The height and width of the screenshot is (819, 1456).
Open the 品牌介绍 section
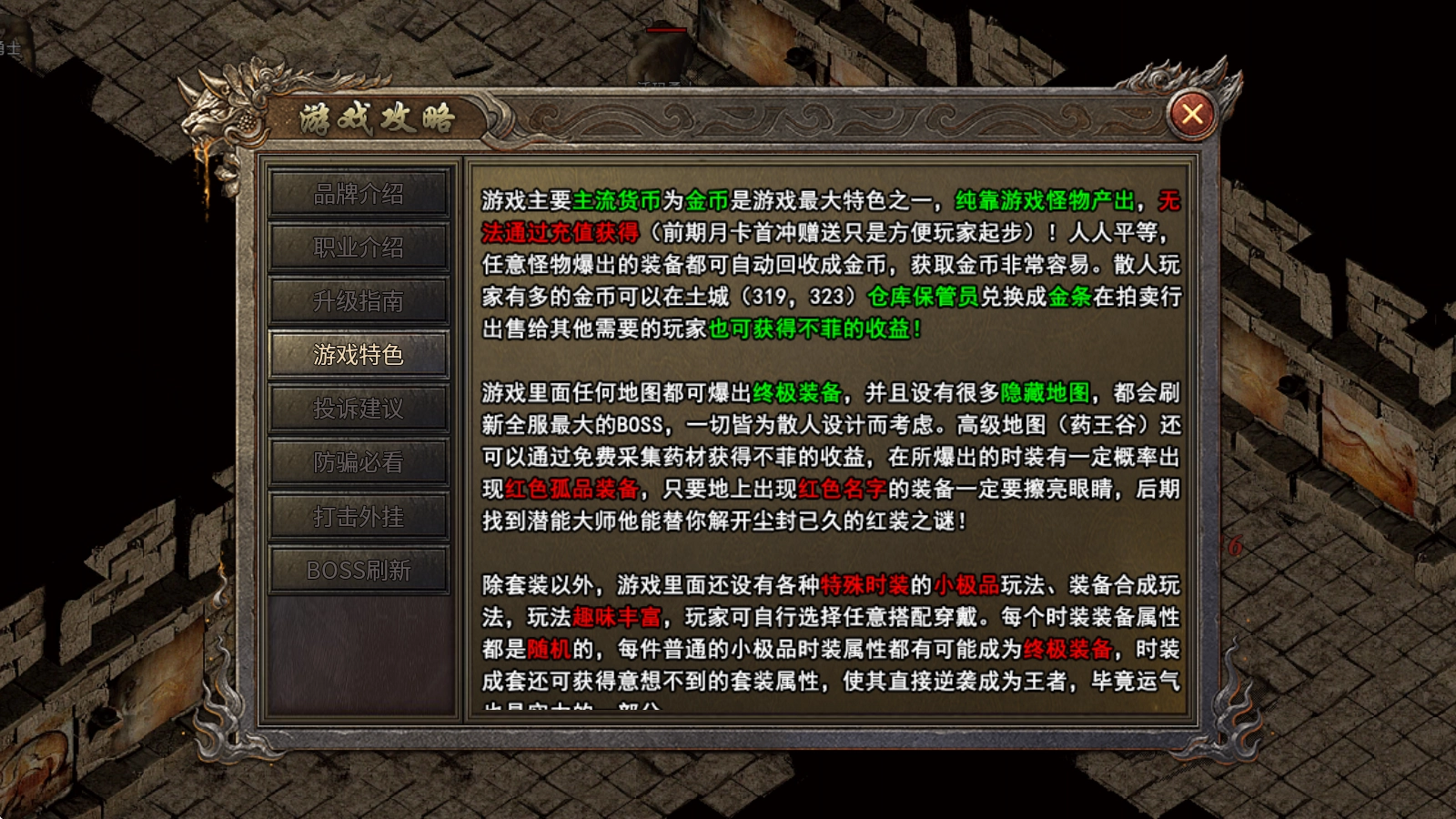[x=359, y=194]
